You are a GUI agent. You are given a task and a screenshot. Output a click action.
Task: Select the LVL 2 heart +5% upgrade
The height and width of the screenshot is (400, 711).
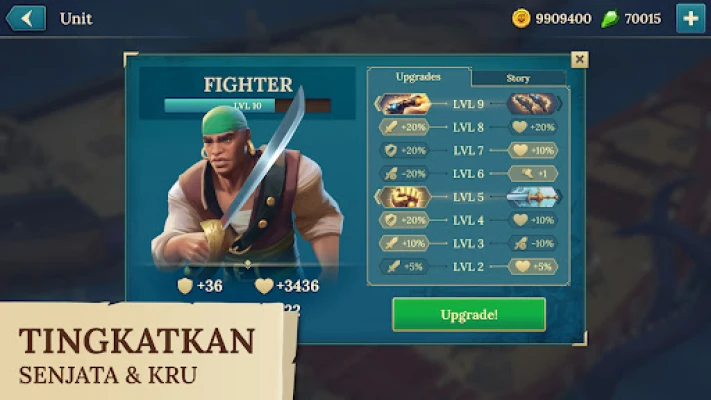(534, 266)
